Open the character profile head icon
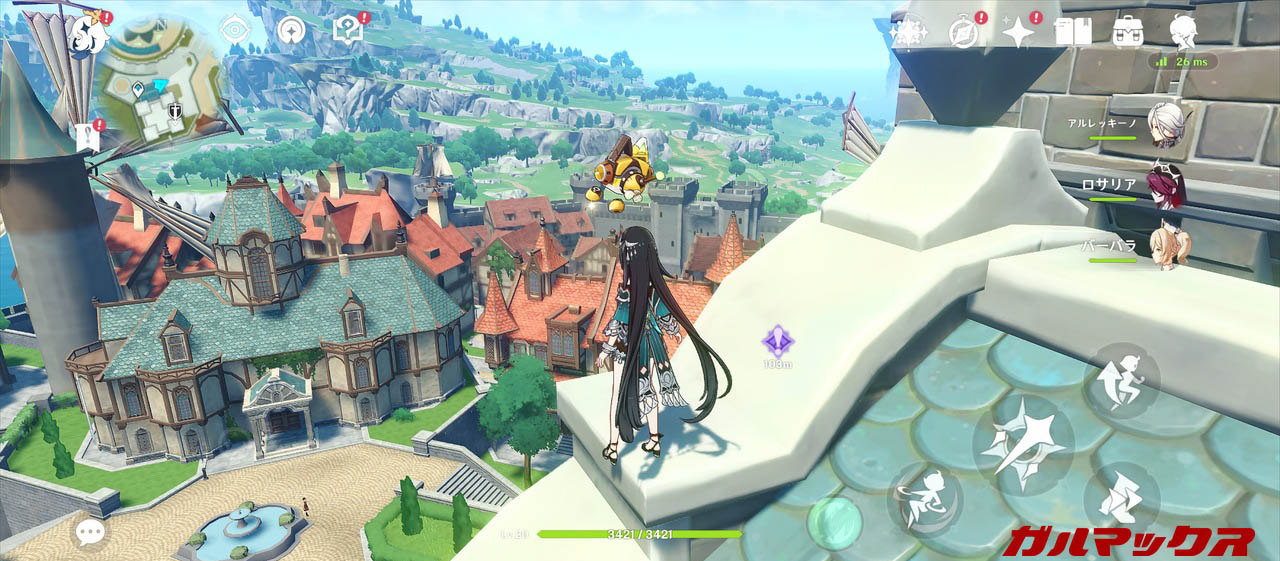This screenshot has height=561, width=1280. [x=1183, y=32]
